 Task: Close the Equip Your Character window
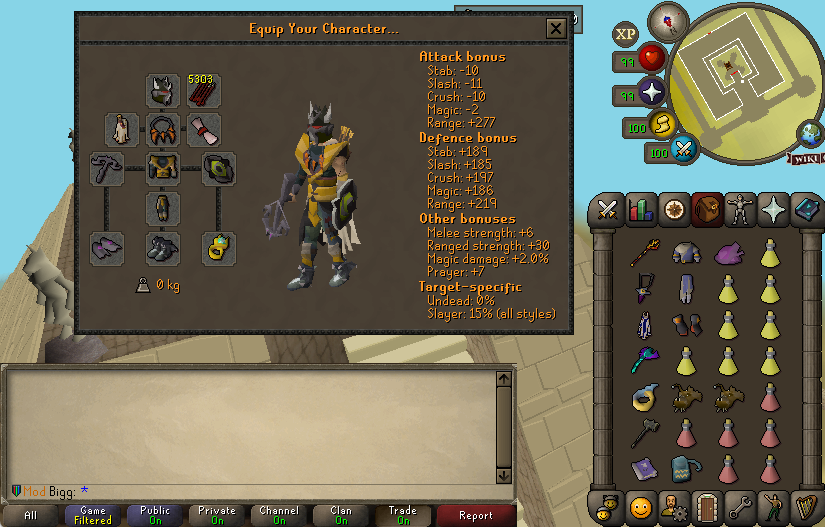[556, 29]
